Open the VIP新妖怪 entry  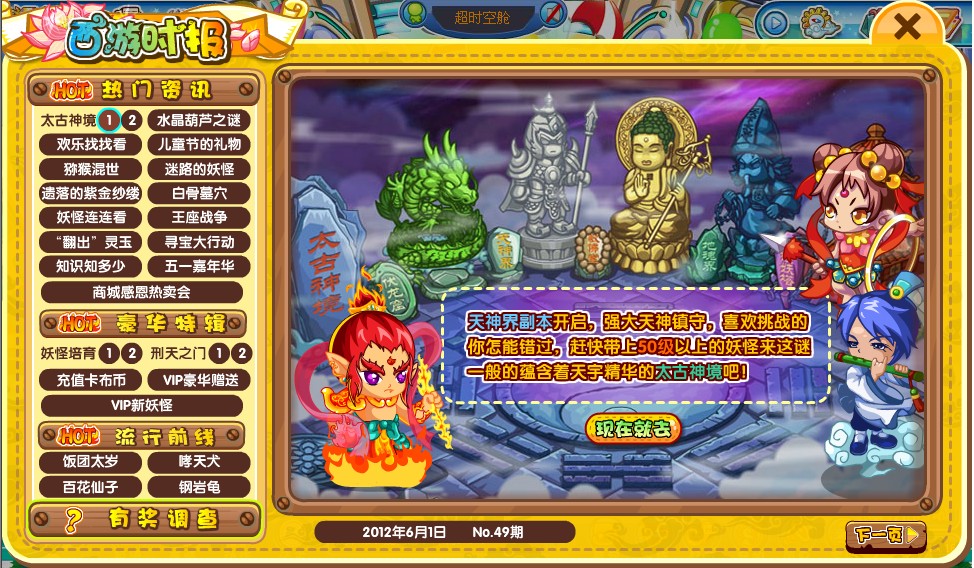point(142,405)
